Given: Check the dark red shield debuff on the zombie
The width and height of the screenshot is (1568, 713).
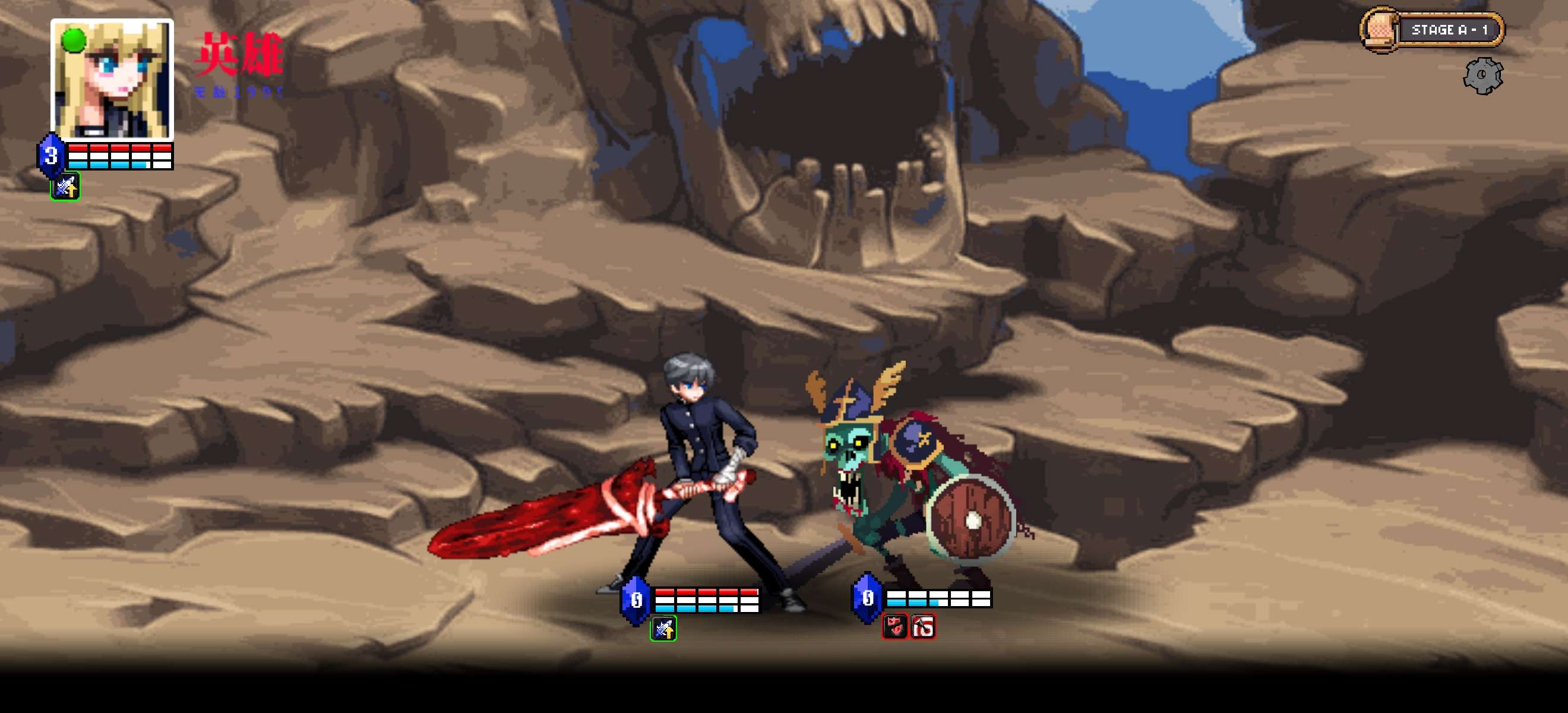Looking at the screenshot, I should click(x=894, y=626).
